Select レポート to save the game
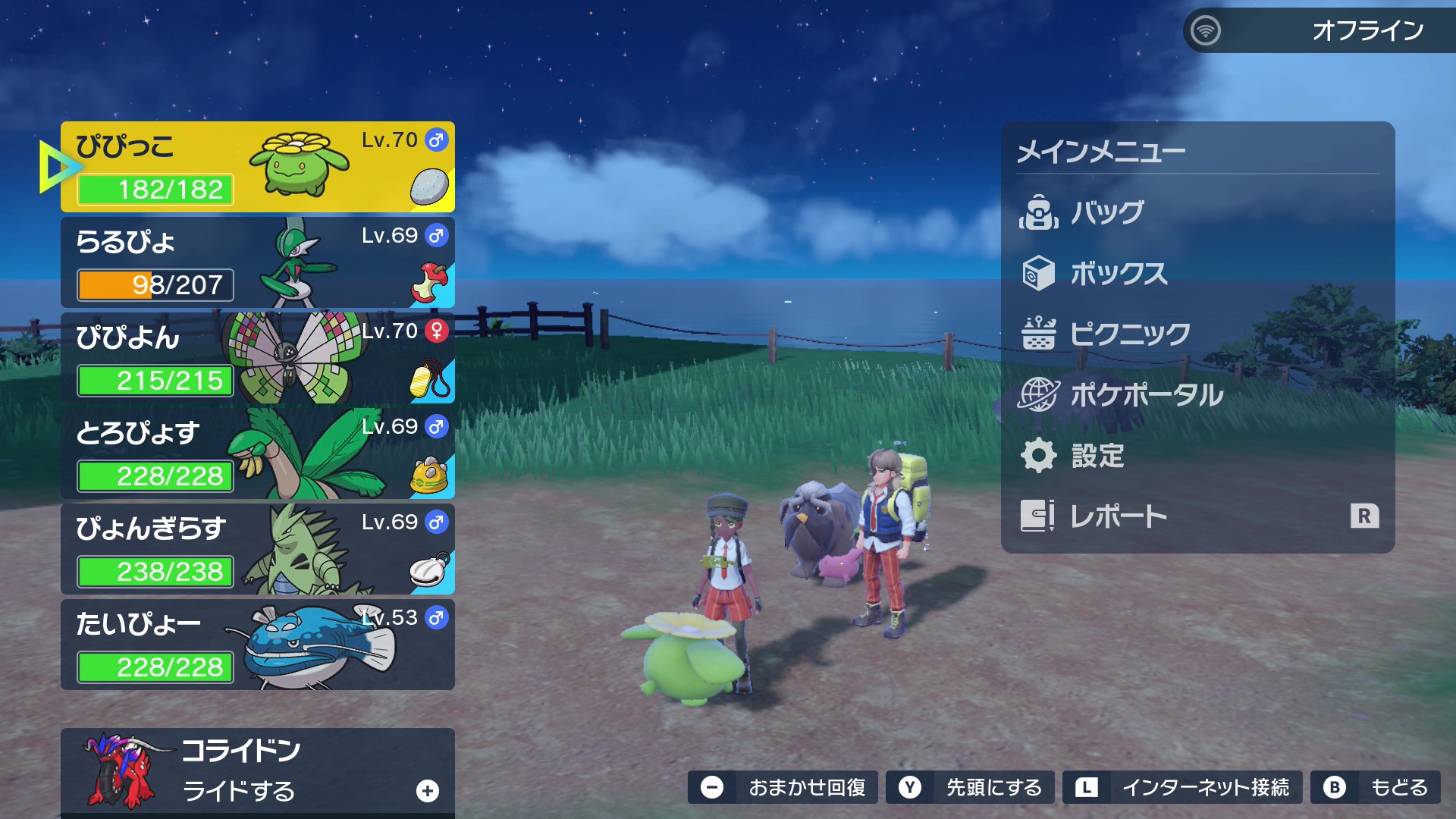 click(1119, 516)
